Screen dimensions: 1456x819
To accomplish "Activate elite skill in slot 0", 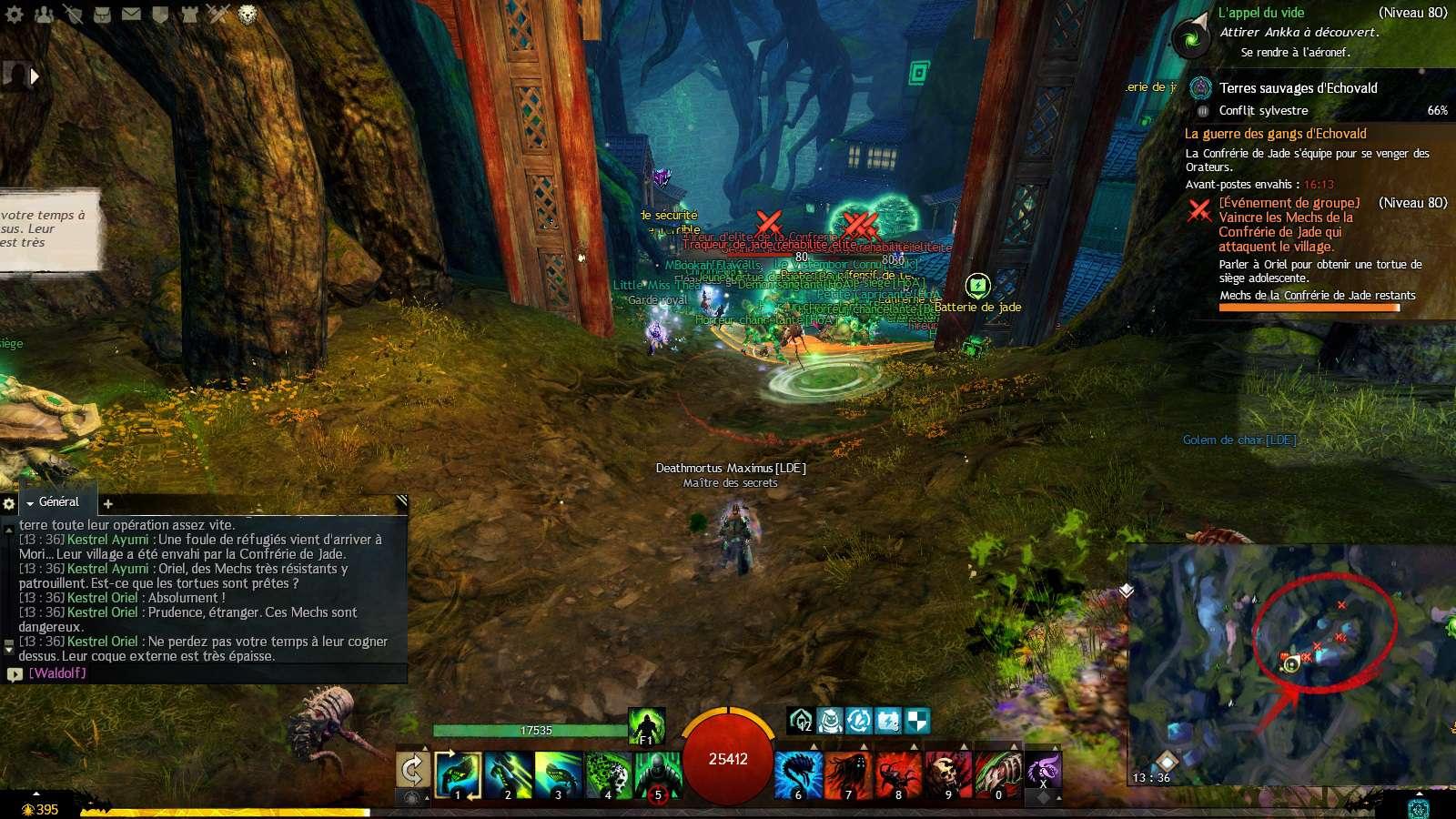I will pos(998,773).
